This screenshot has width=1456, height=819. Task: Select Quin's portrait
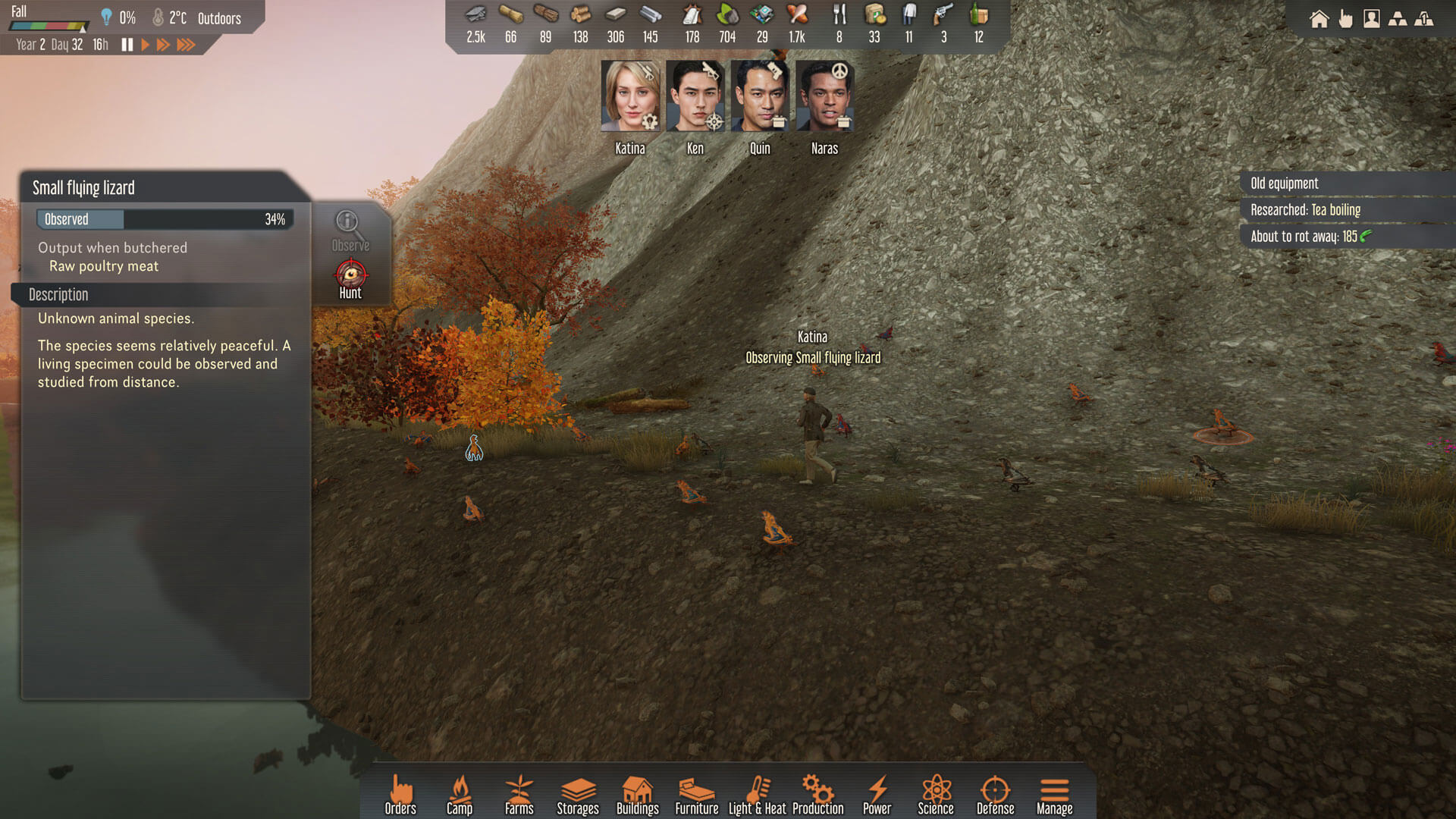[x=760, y=97]
